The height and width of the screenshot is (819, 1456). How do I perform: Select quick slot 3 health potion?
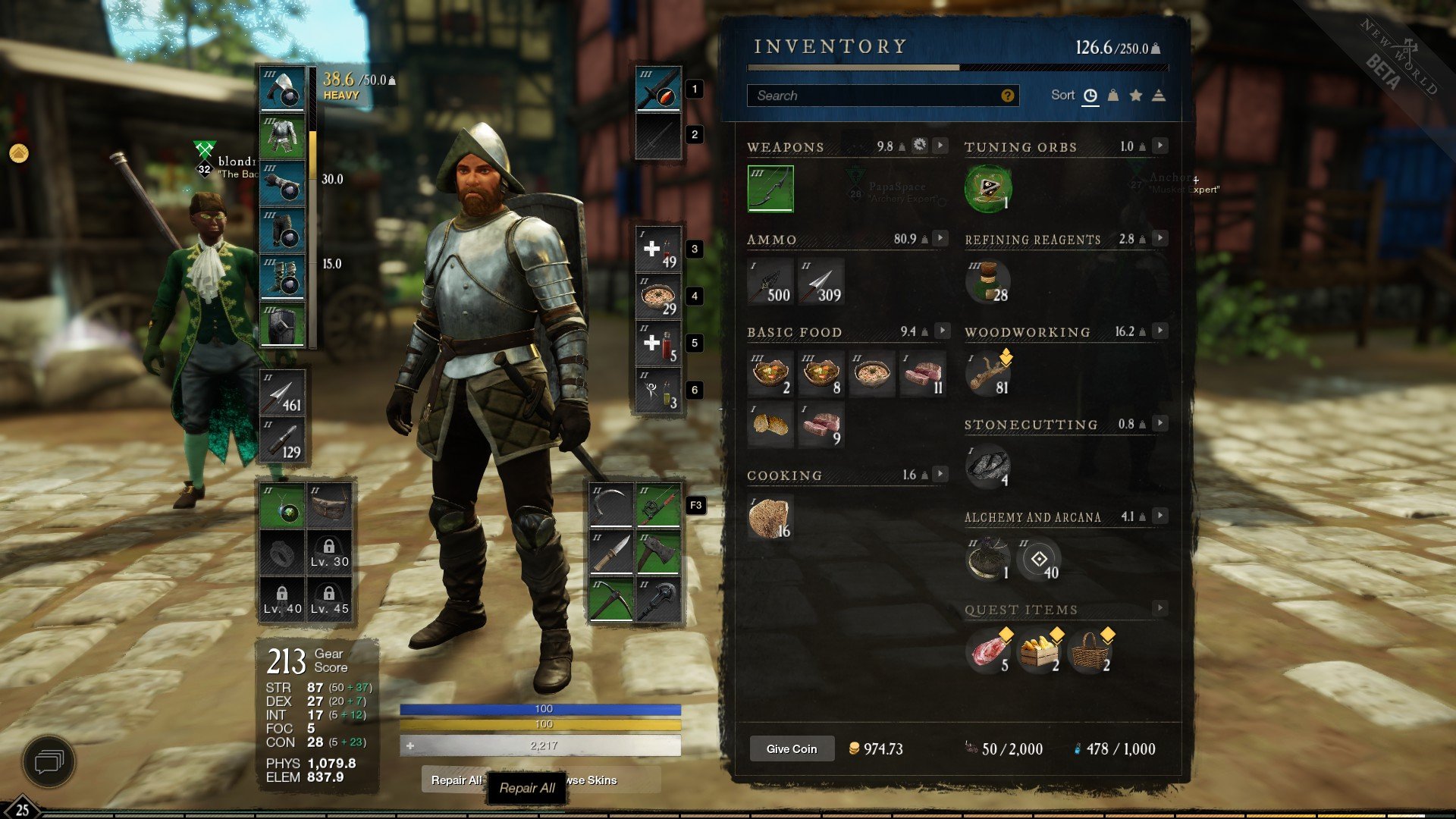coord(658,249)
